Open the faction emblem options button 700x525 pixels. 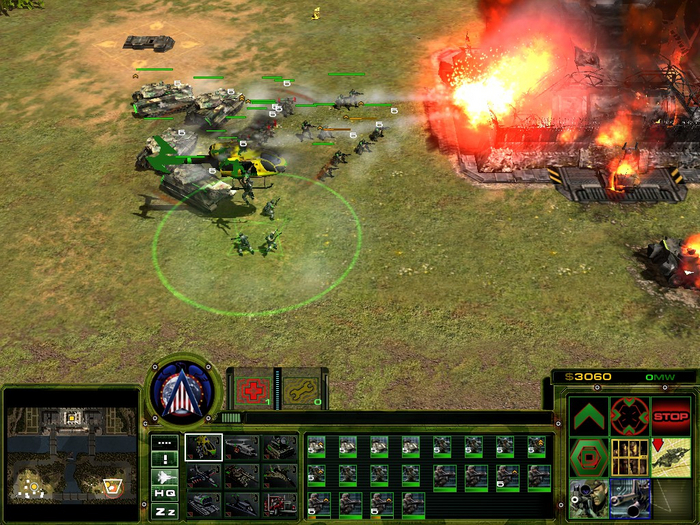point(183,391)
